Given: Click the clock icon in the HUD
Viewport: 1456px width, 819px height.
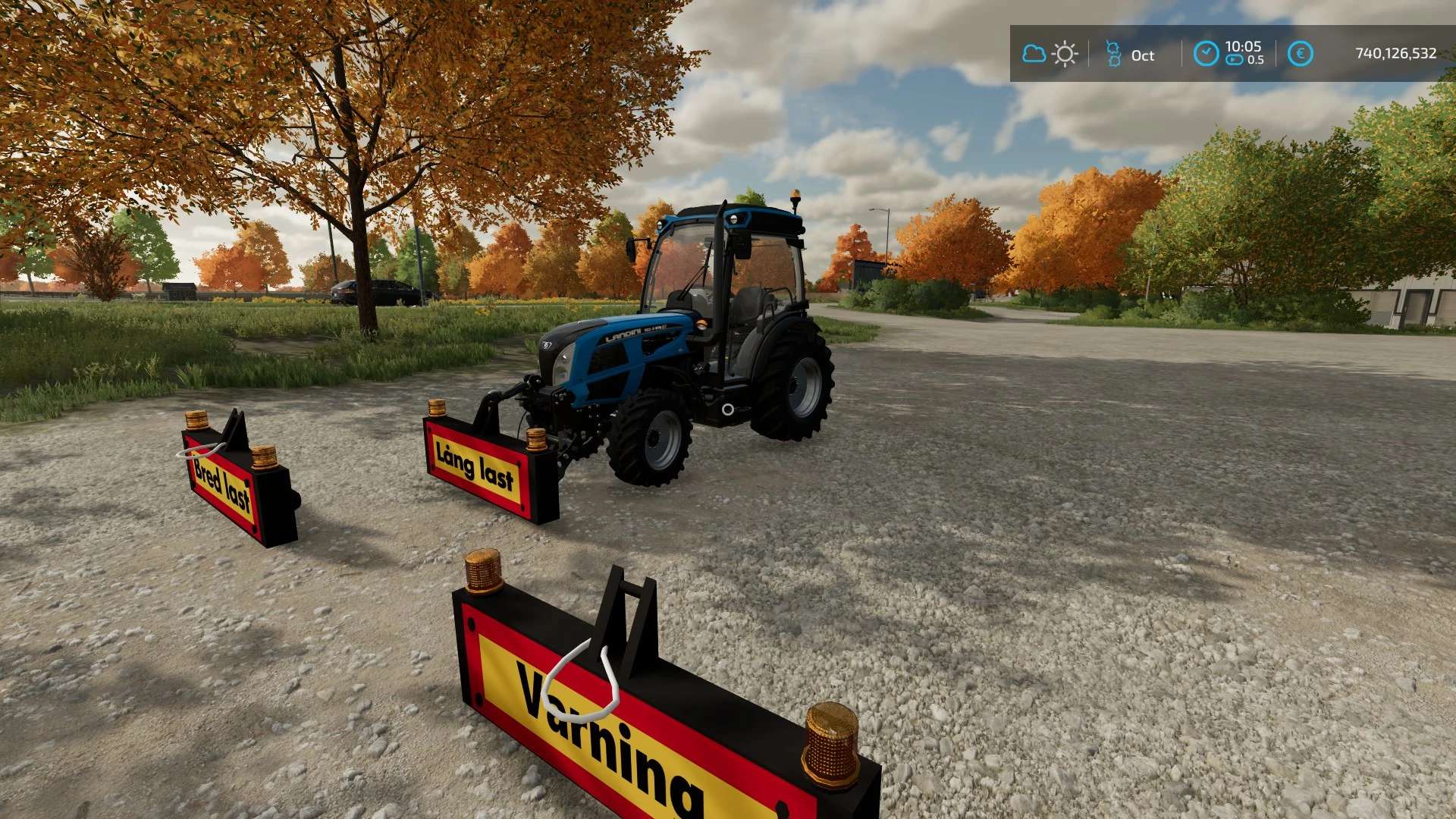Looking at the screenshot, I should pos(1206,54).
